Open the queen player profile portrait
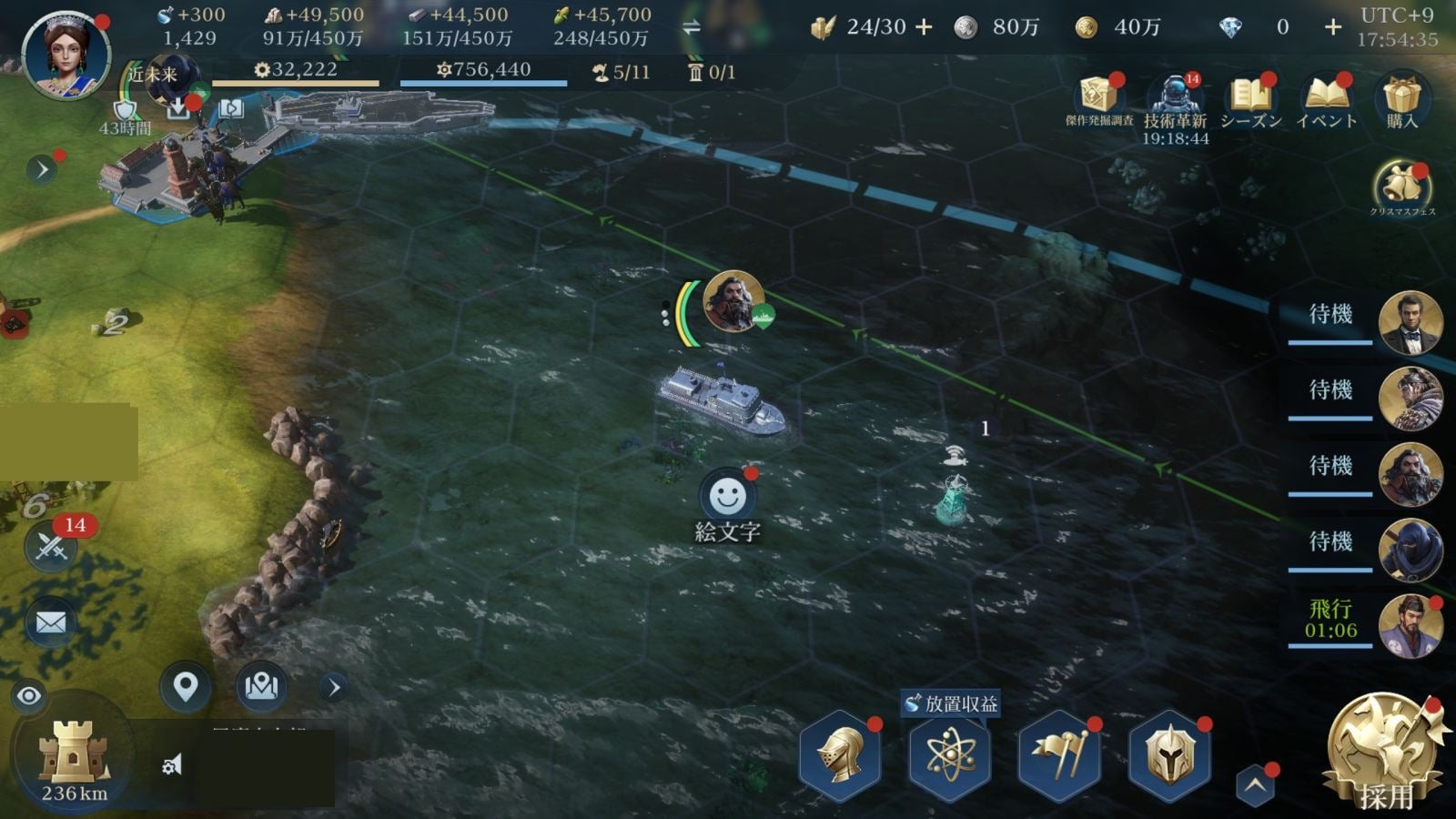This screenshot has height=819, width=1456. click(66, 55)
